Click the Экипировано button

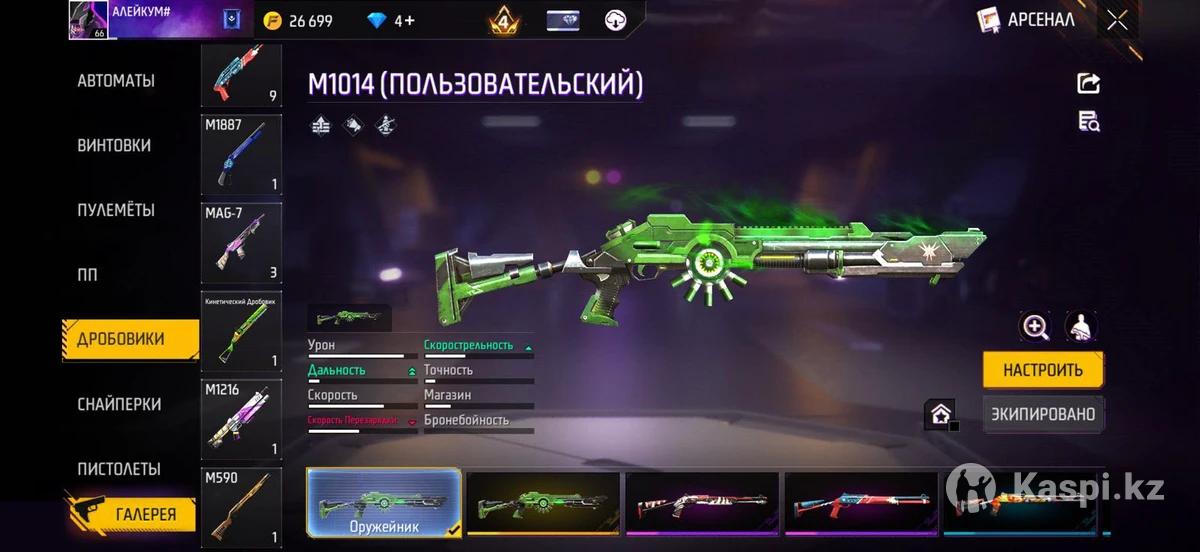pos(1043,414)
